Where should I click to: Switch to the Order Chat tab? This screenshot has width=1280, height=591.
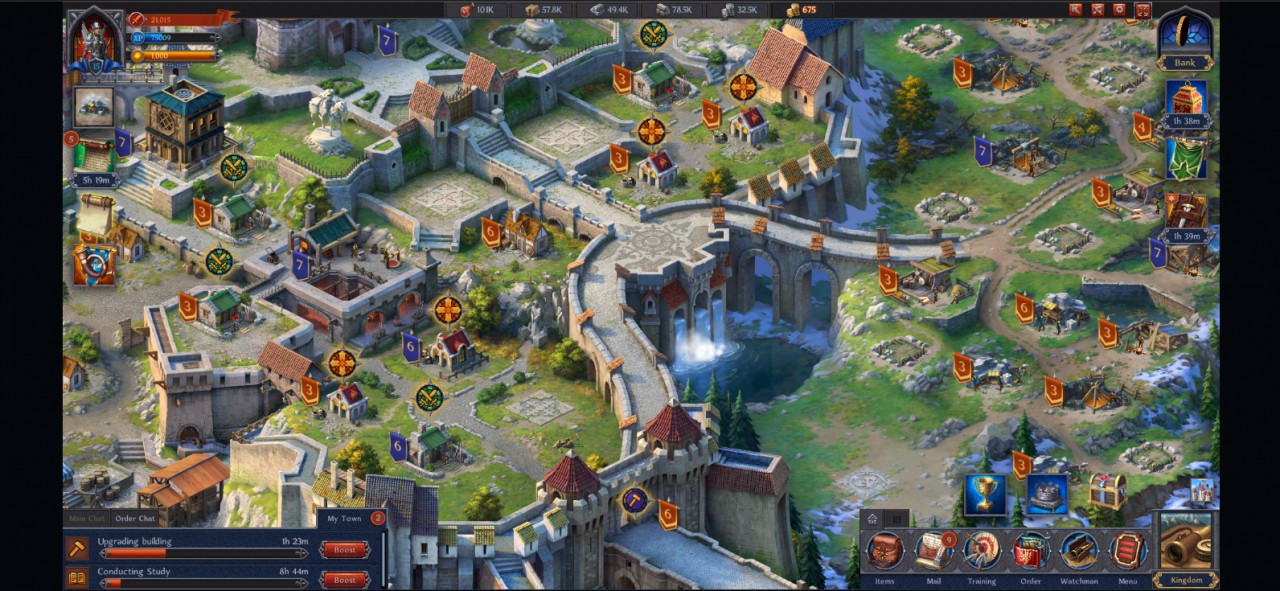(135, 519)
